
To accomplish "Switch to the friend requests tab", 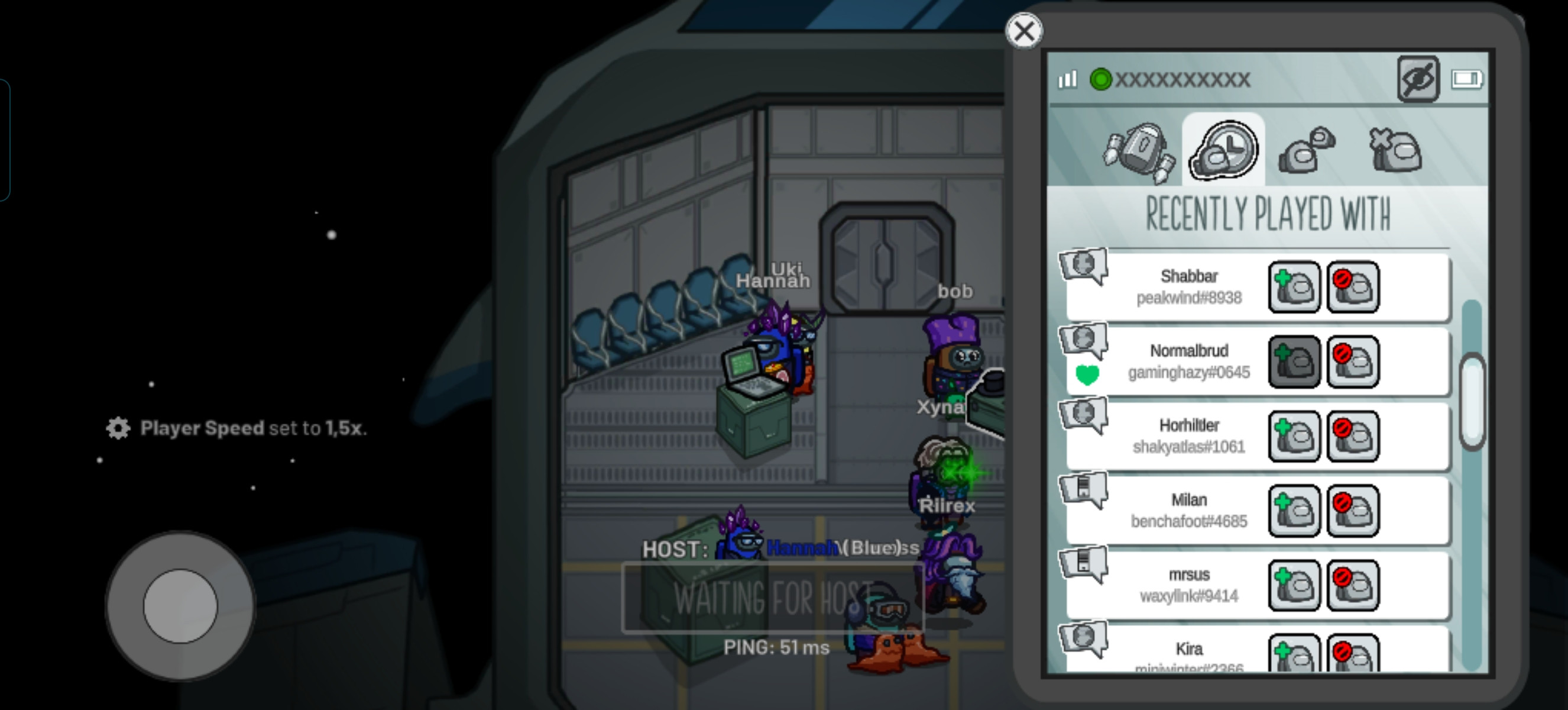I will click(x=1306, y=150).
